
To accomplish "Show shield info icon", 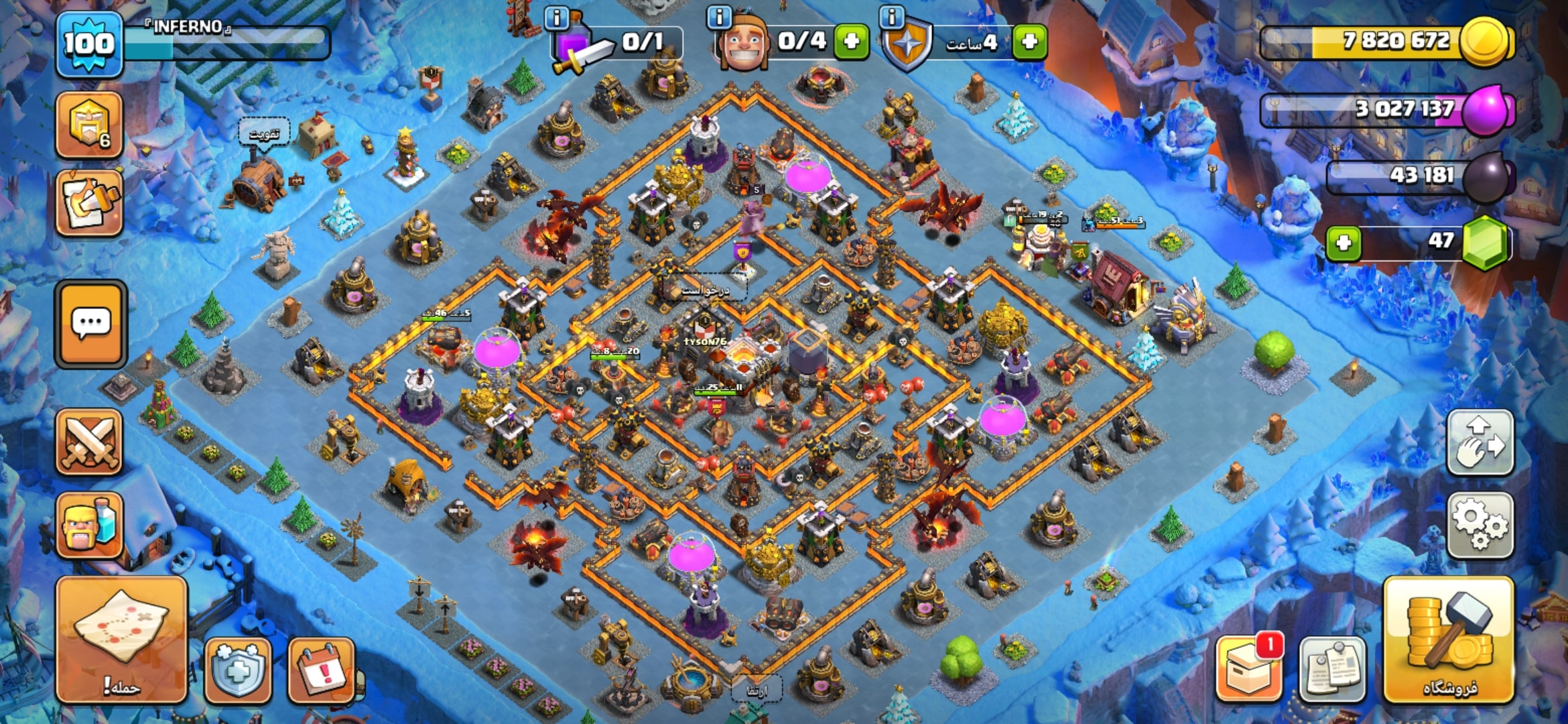I will pos(892,17).
